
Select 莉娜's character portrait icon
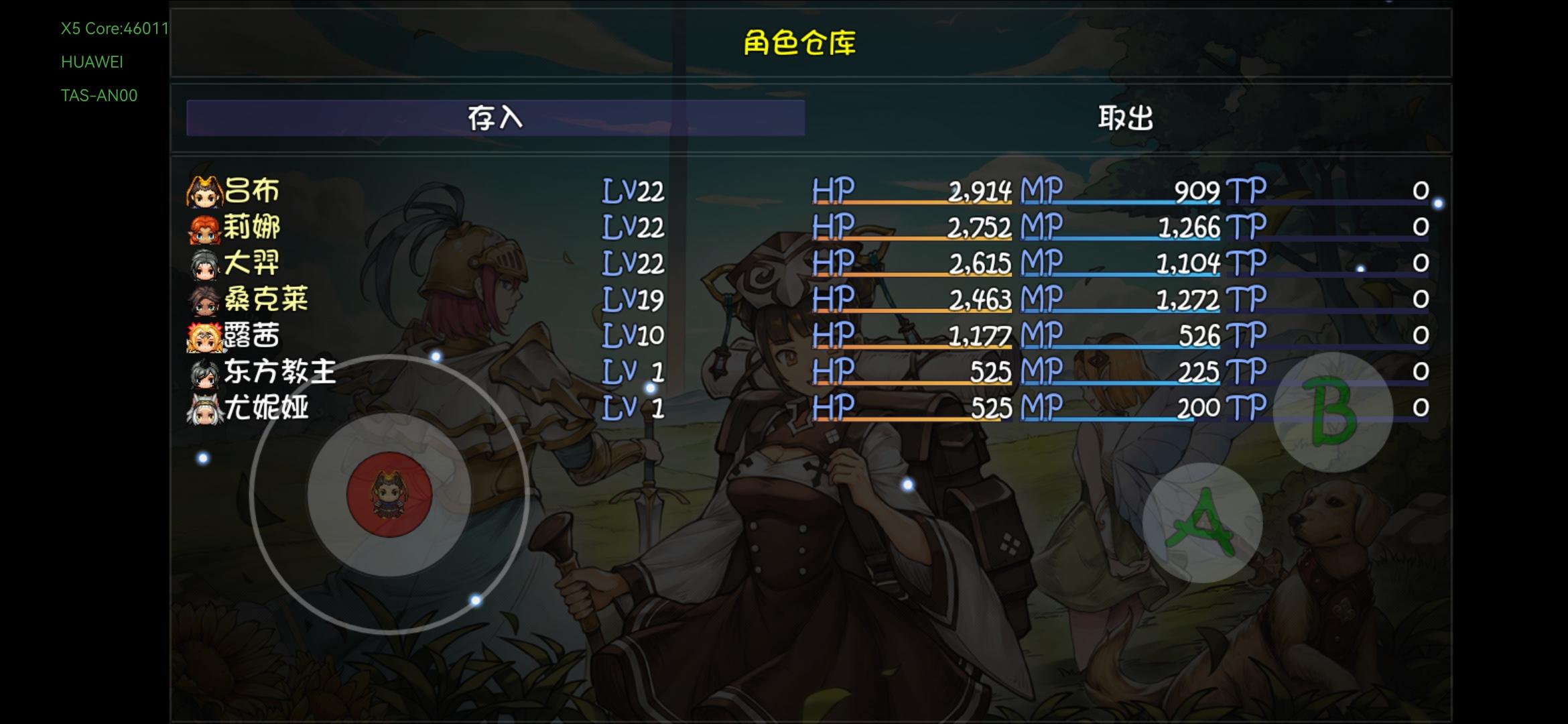pos(204,228)
